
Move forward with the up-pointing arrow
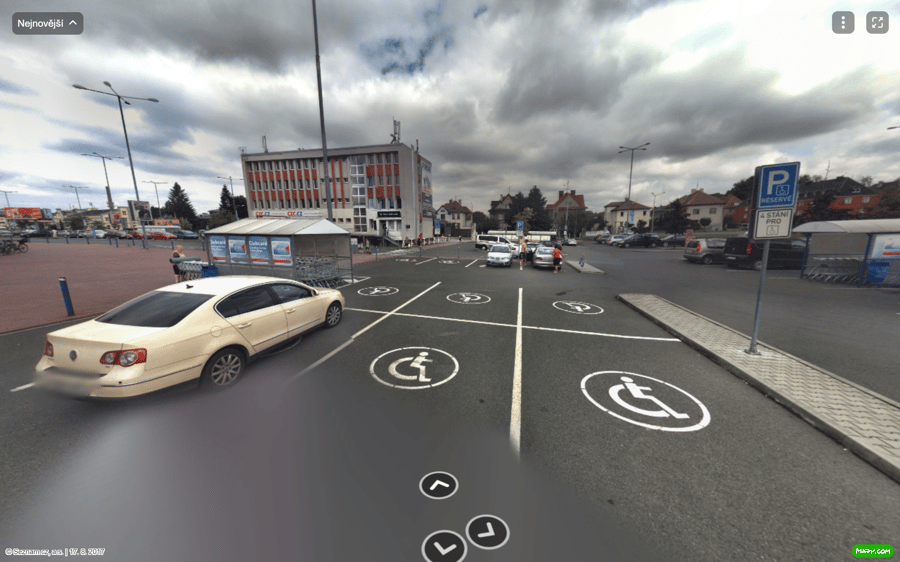[x=438, y=485]
